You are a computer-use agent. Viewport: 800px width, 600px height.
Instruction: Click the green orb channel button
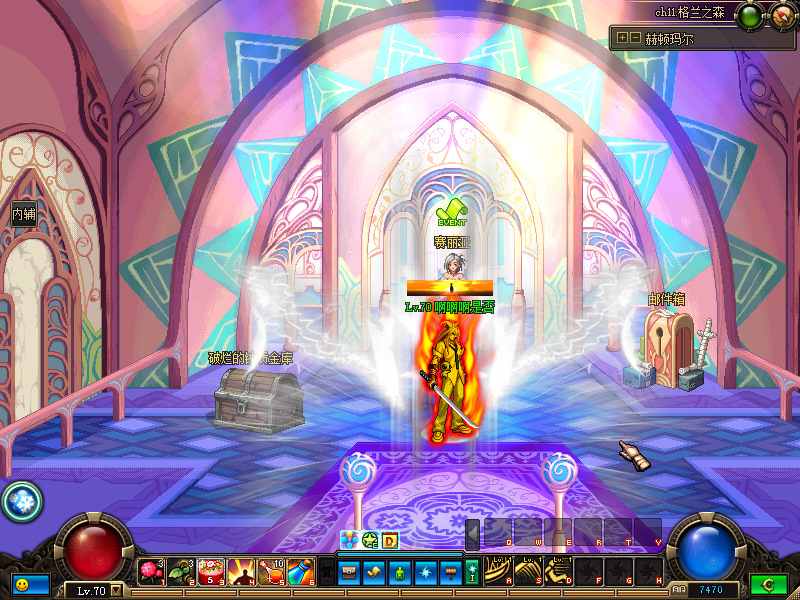(x=749, y=16)
